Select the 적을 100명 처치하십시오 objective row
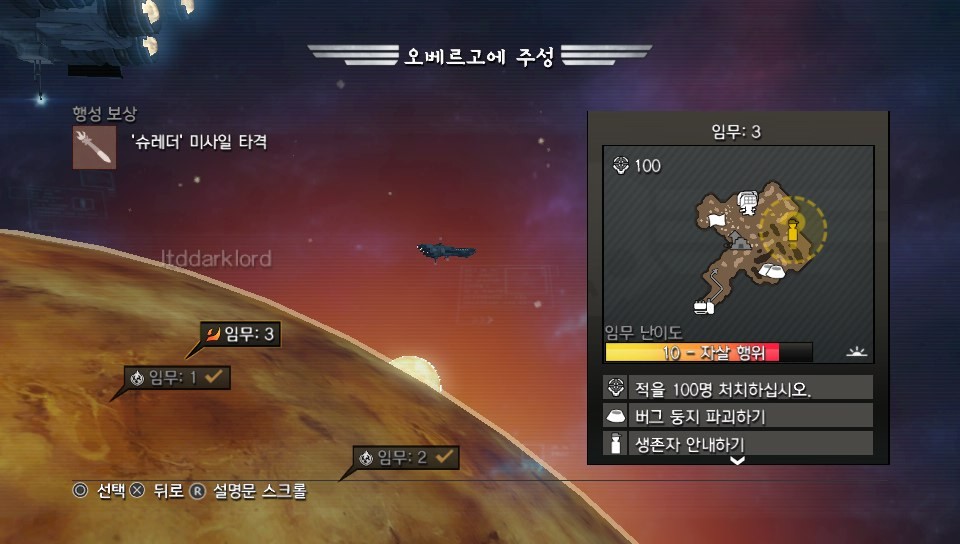 739,388
